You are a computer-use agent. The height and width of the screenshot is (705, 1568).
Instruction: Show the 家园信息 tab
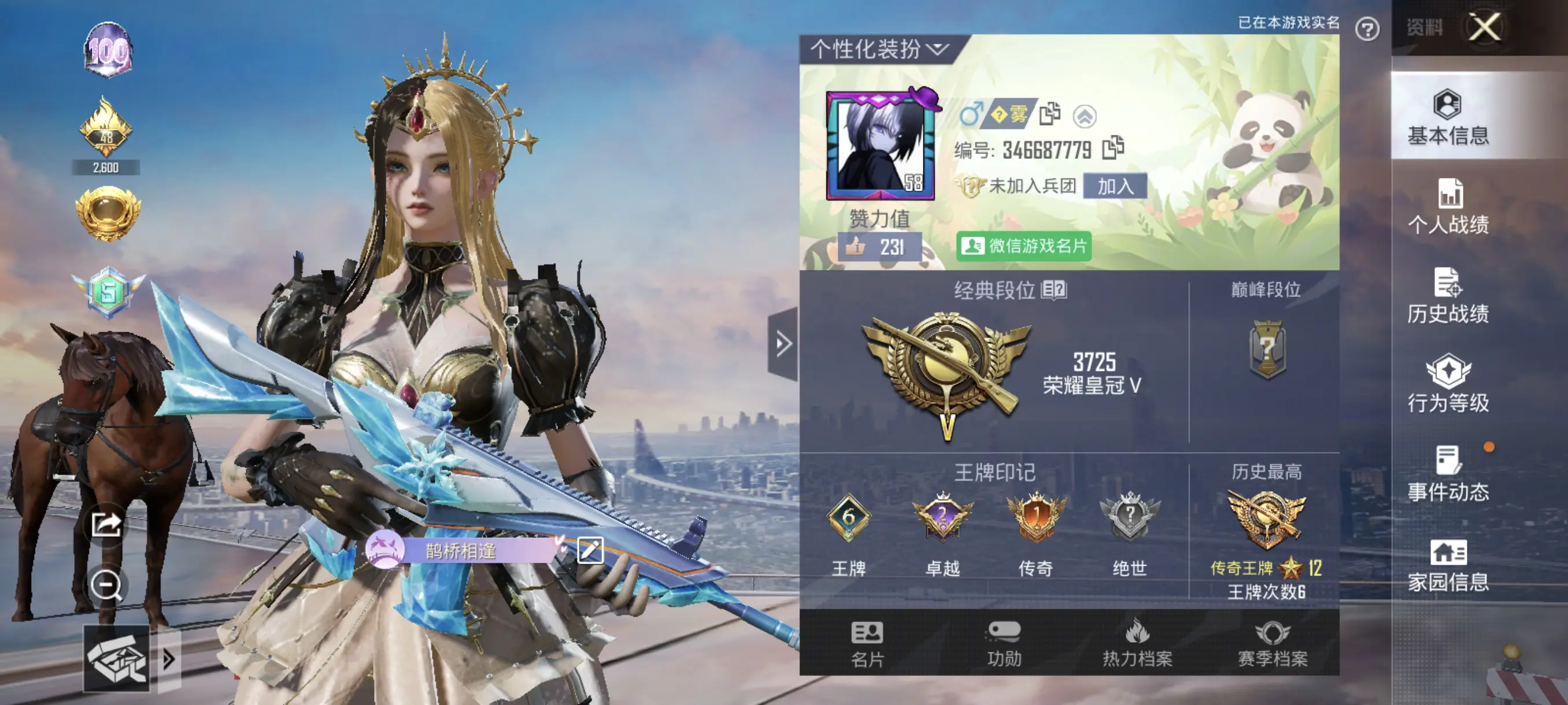[x=1448, y=565]
